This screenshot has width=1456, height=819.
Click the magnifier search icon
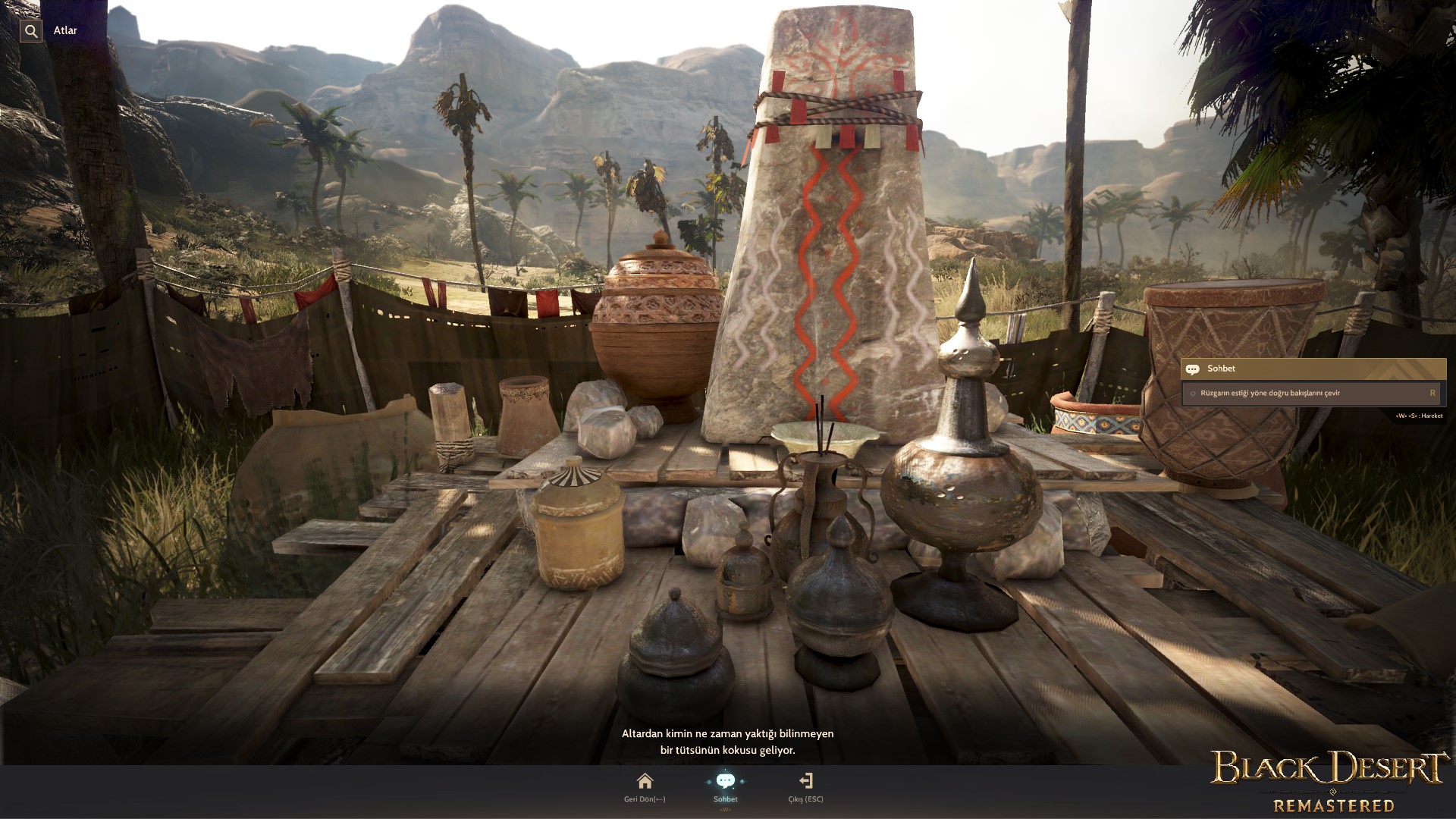coord(31,31)
